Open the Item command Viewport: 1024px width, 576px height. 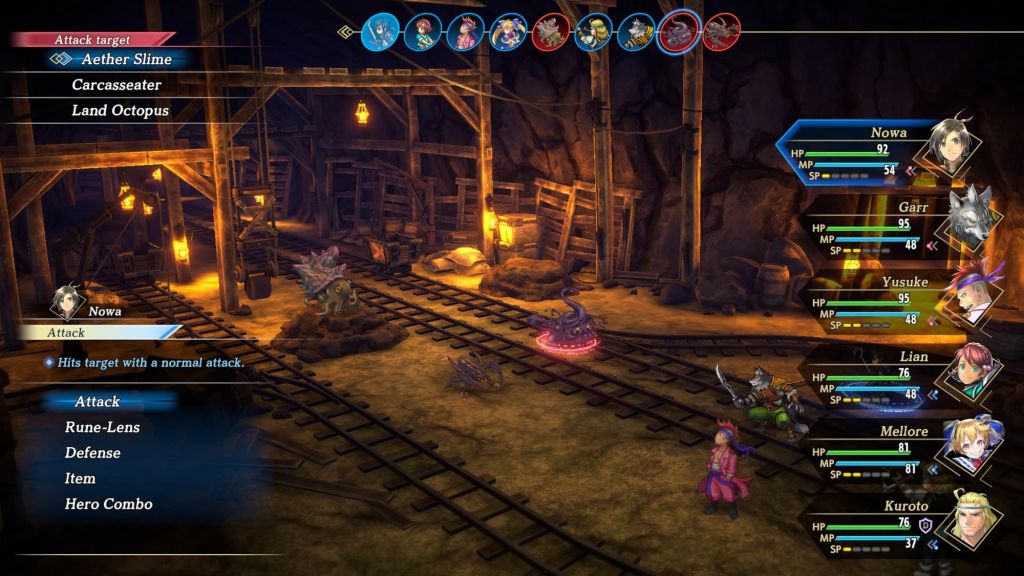coord(80,479)
